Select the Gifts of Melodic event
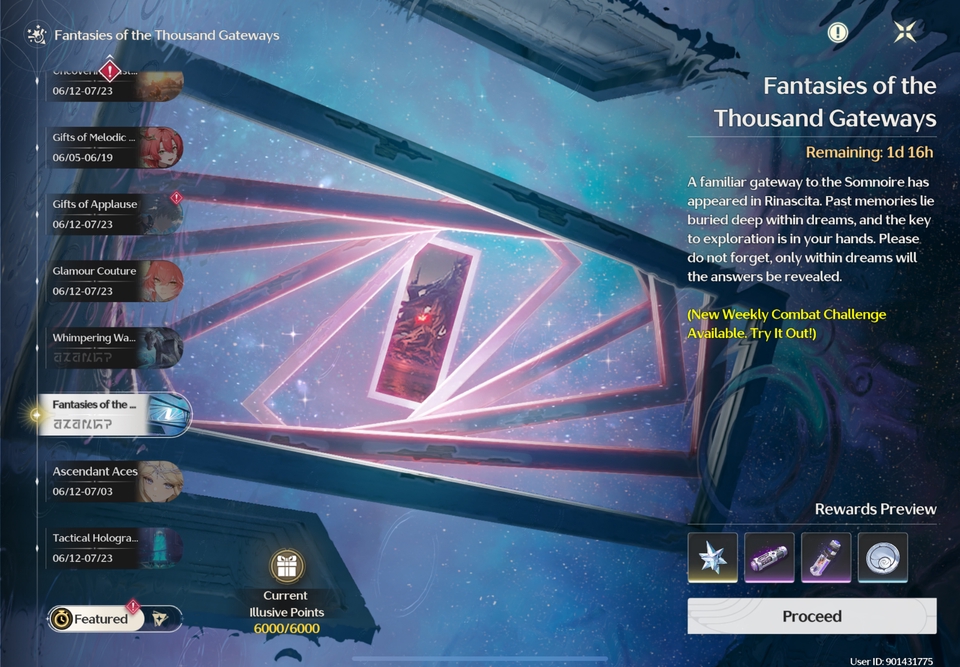The image size is (960, 667). point(115,147)
